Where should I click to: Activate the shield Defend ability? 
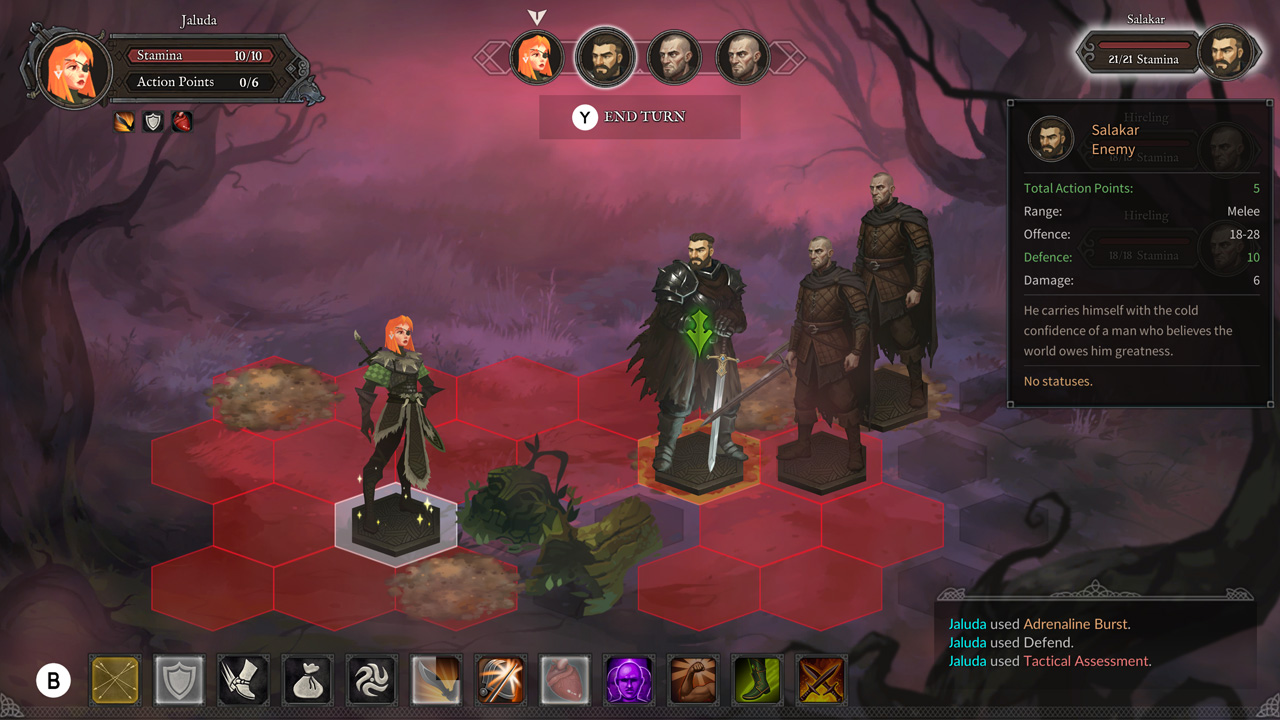(178, 680)
